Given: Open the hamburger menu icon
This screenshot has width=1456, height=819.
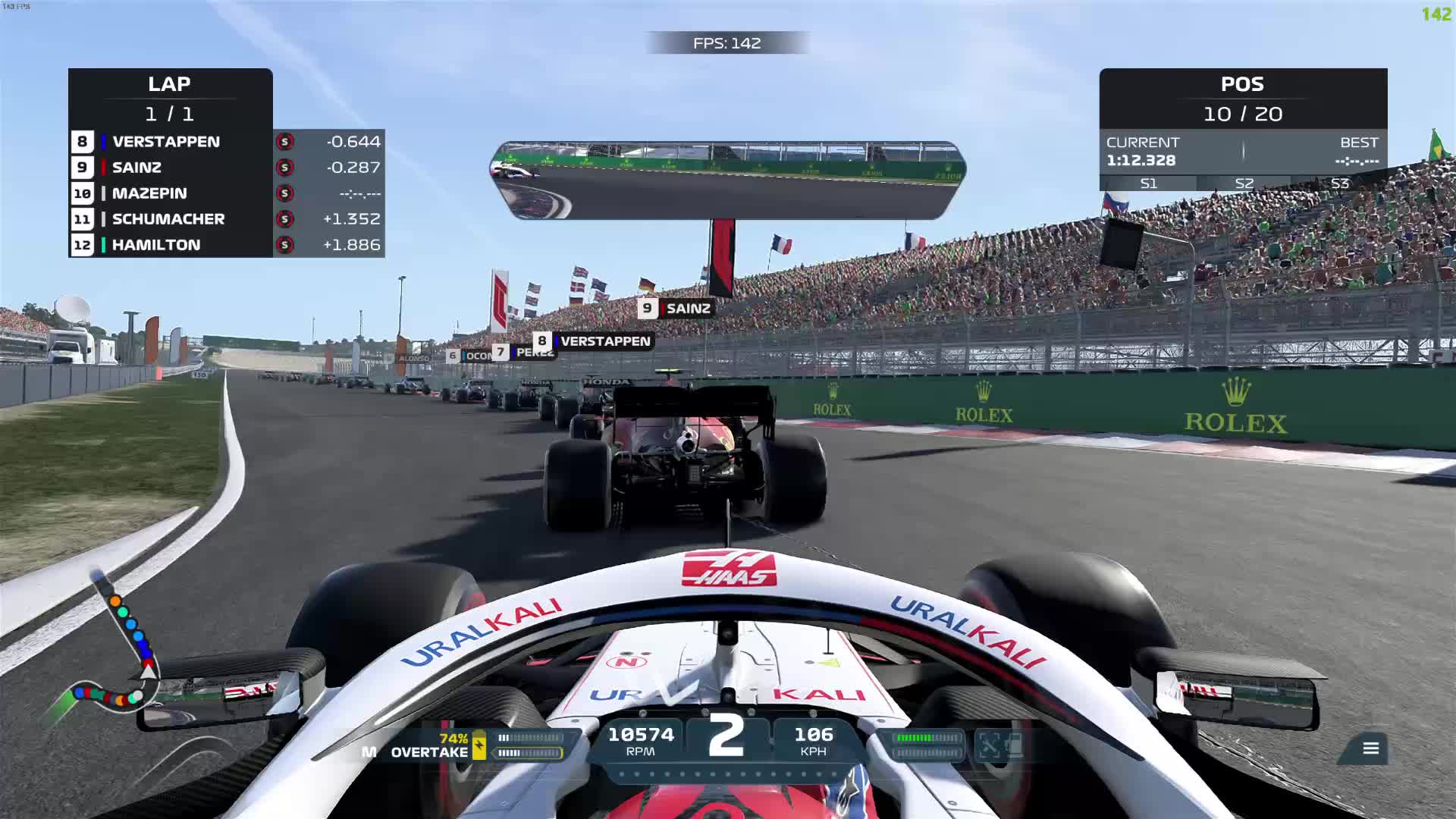Looking at the screenshot, I should (x=1370, y=748).
